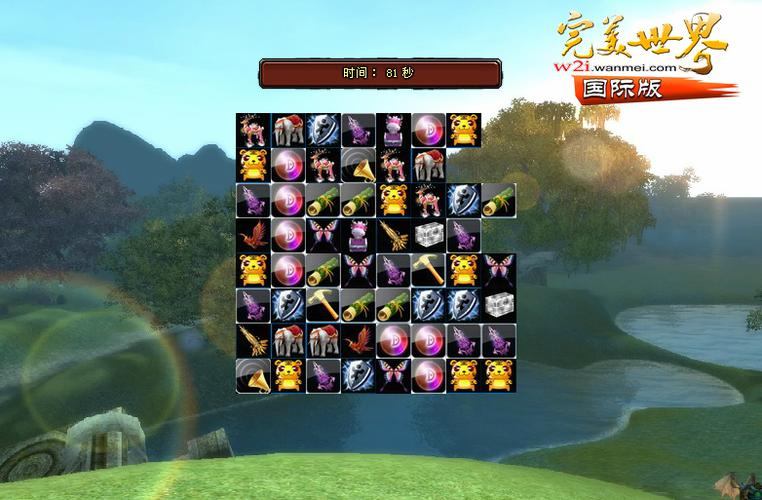Pick the pink creature next to the wheat
Screen dimensions: 762x500
point(358,235)
